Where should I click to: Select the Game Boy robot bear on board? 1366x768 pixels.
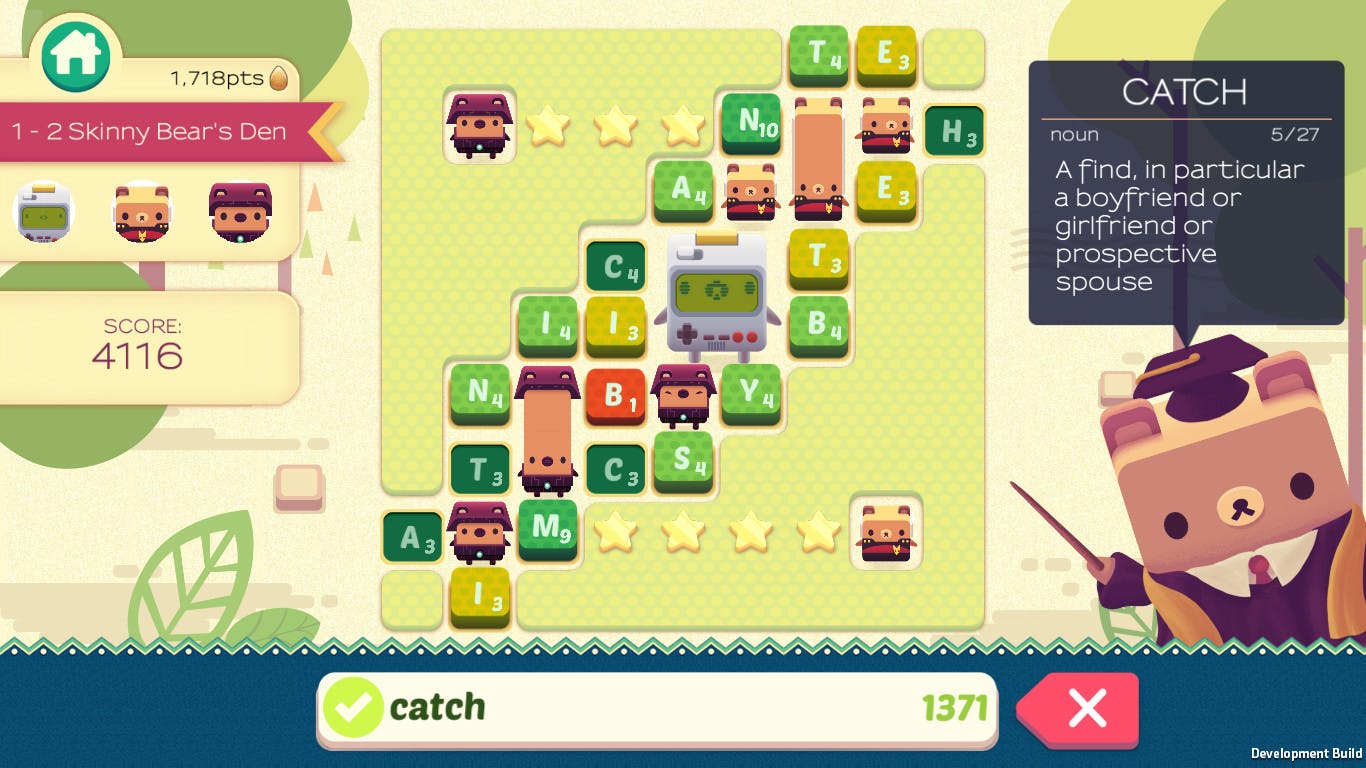716,295
